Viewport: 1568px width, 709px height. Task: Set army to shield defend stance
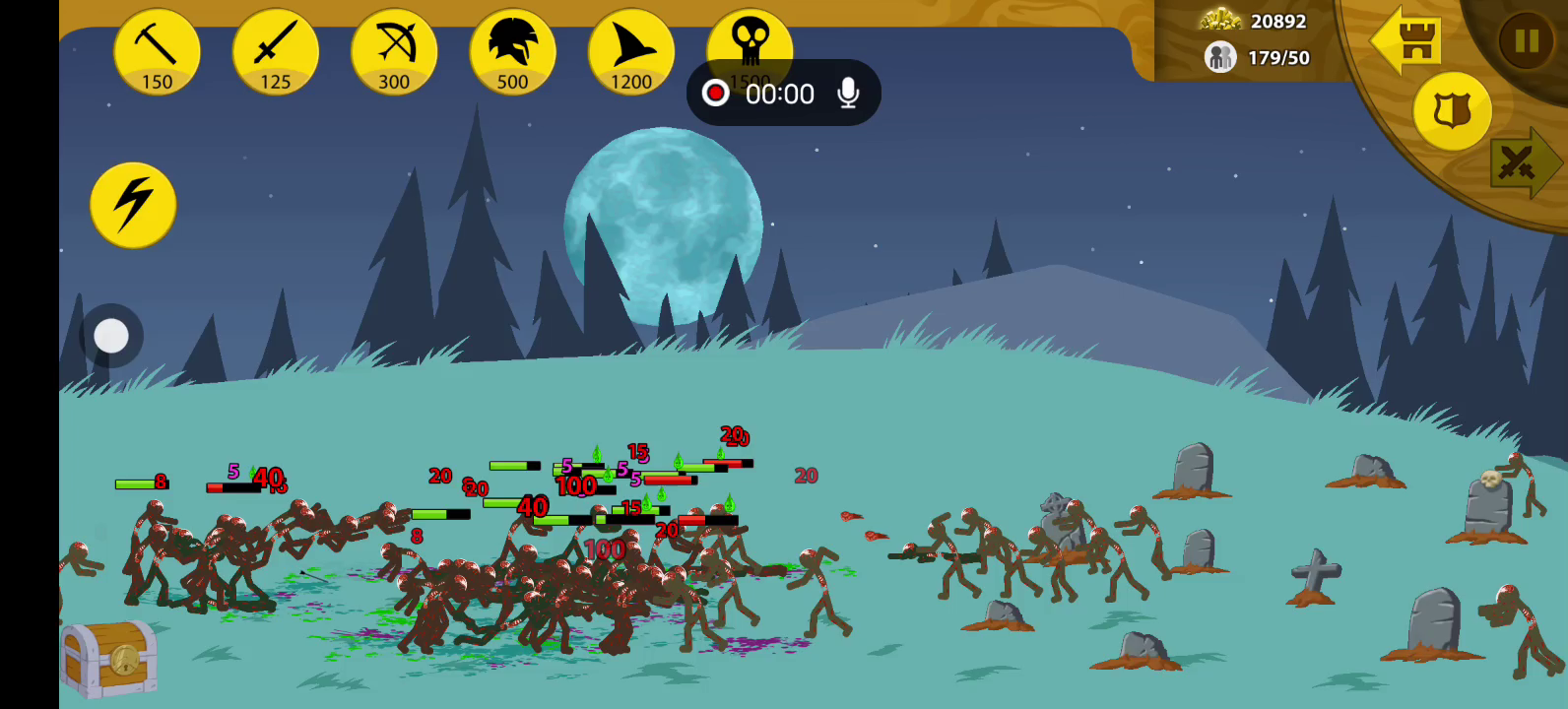coord(1452,111)
